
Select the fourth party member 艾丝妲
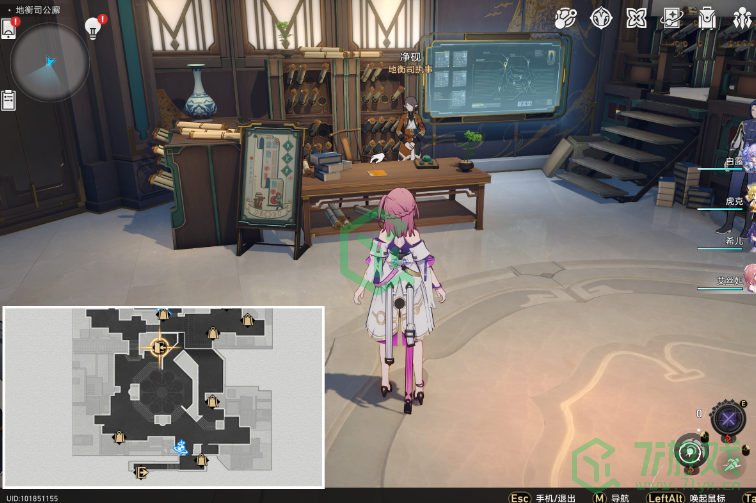pyautogui.click(x=735, y=281)
